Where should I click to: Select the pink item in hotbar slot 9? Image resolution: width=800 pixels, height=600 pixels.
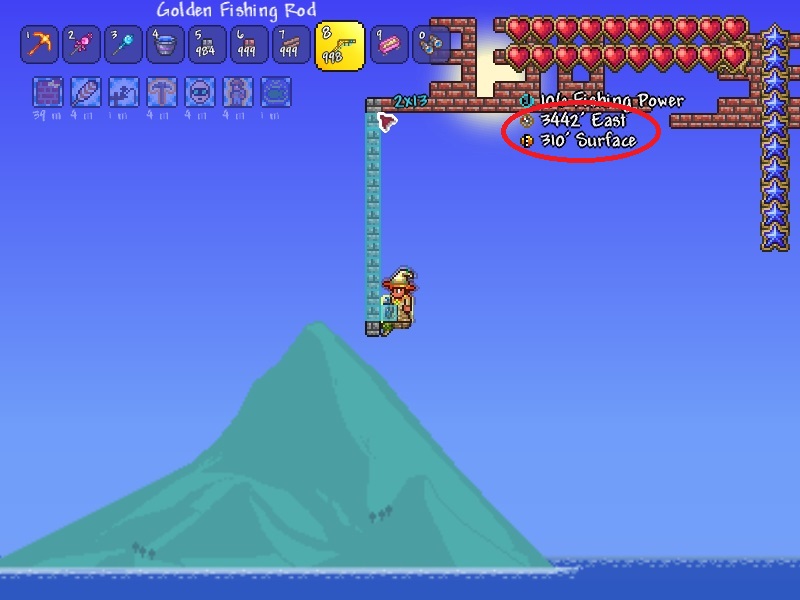pyautogui.click(x=389, y=44)
